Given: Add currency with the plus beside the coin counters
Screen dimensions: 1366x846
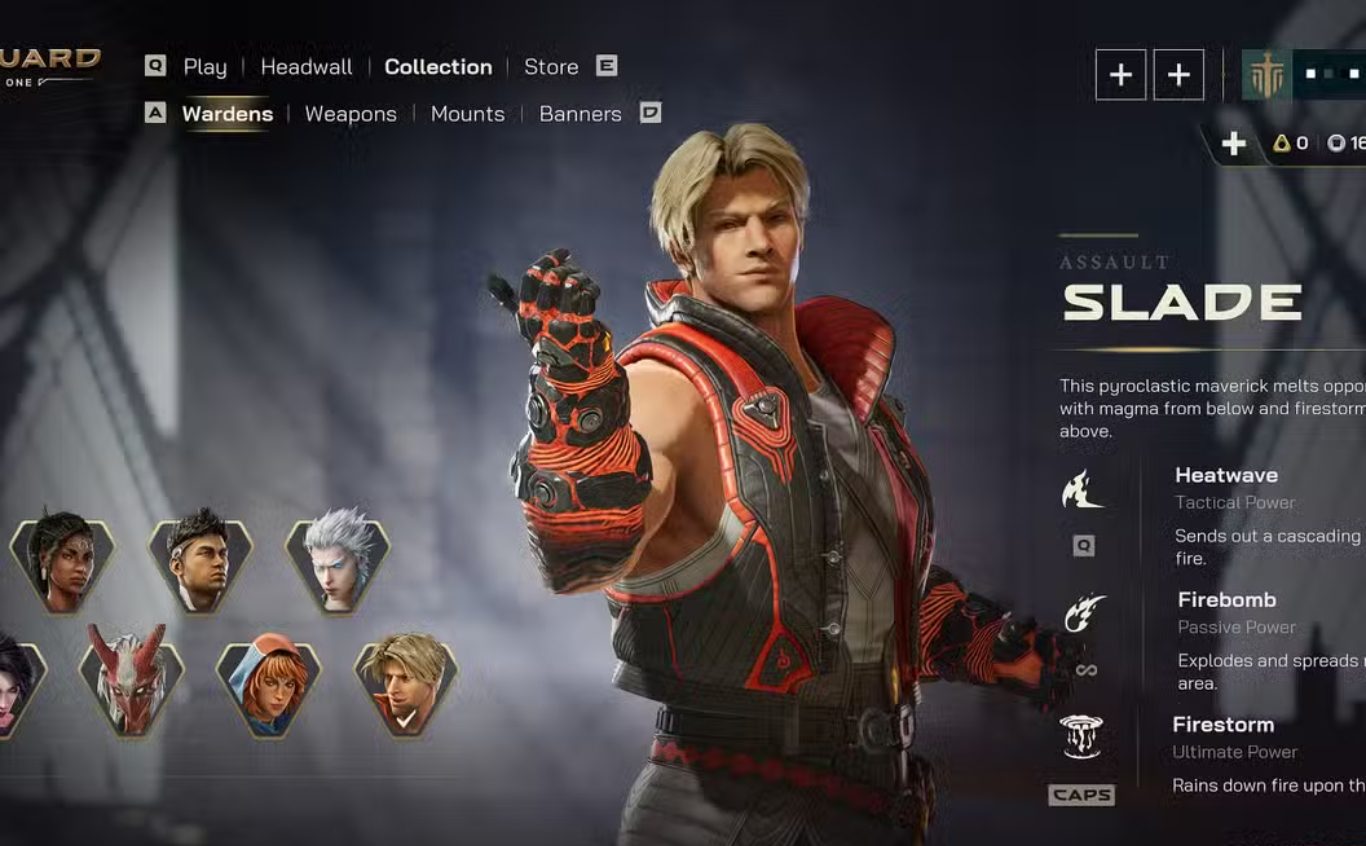Looking at the screenshot, I should [1234, 144].
